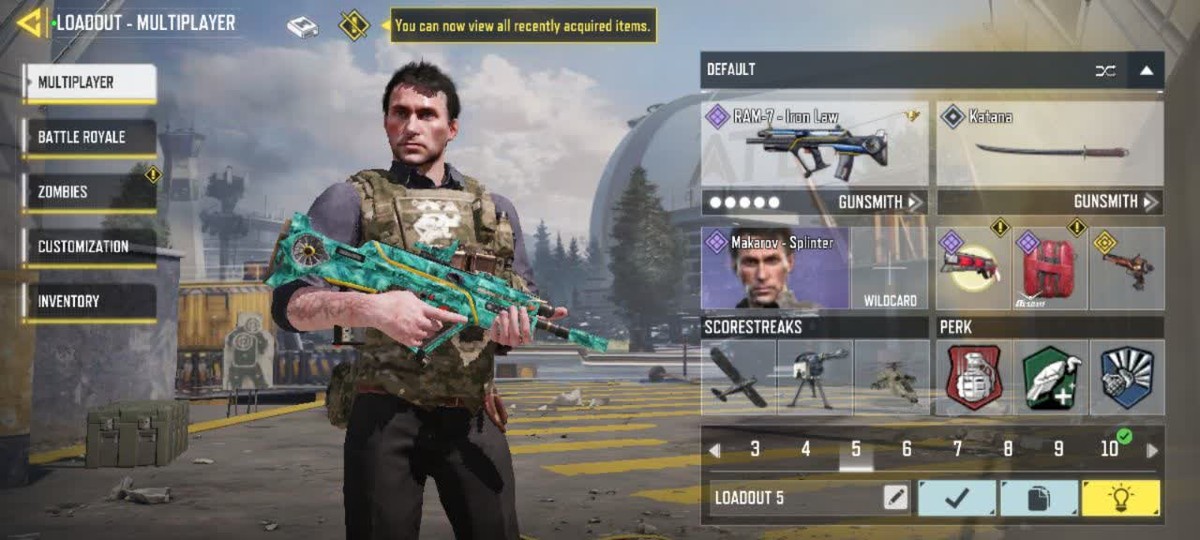Open Gunsmith for the Katana
The width and height of the screenshot is (1200, 540).
1115,202
